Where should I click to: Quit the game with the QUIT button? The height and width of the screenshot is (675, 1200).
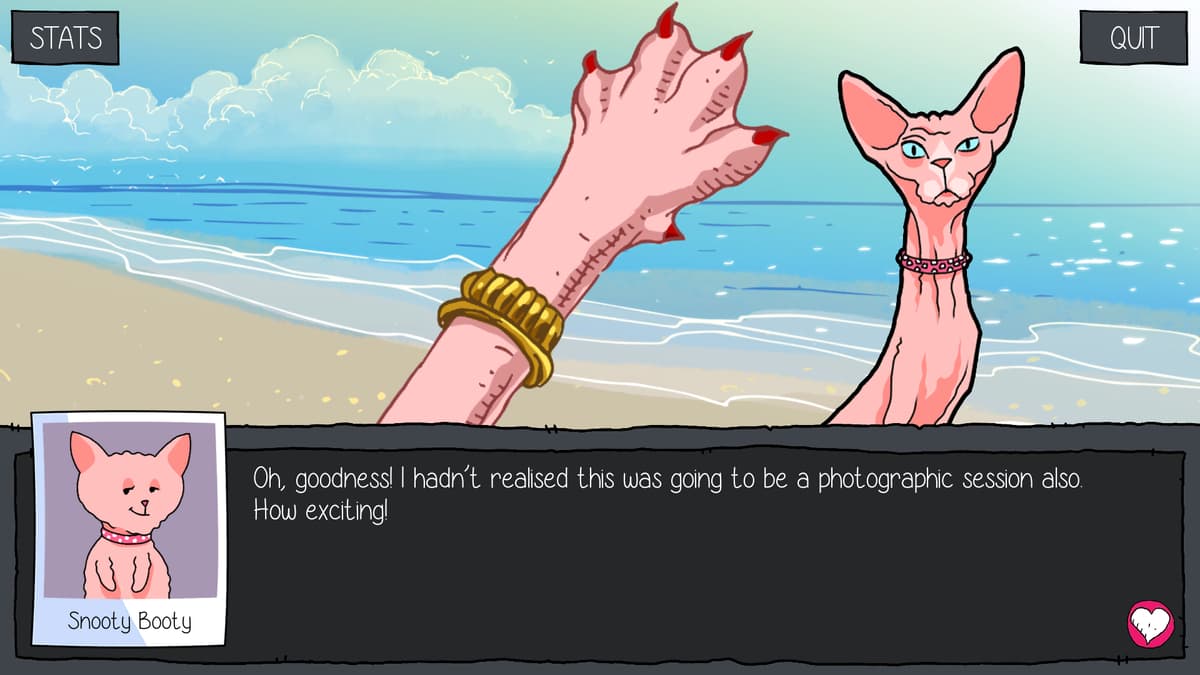point(1134,38)
